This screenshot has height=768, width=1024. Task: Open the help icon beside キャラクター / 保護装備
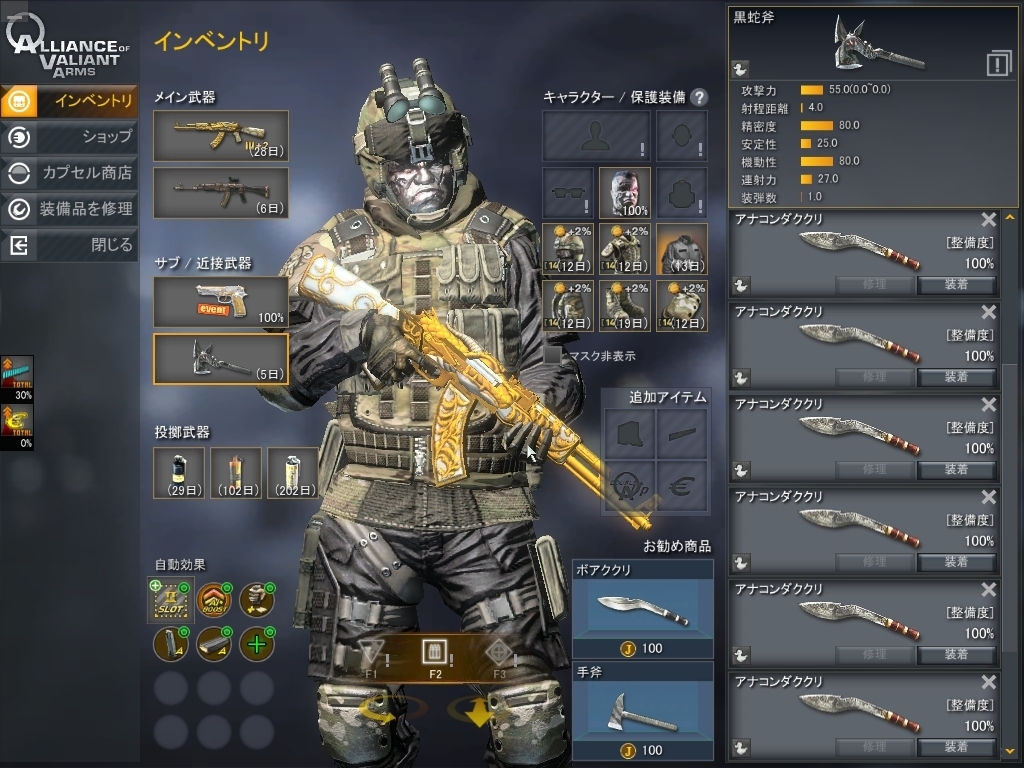(x=699, y=97)
